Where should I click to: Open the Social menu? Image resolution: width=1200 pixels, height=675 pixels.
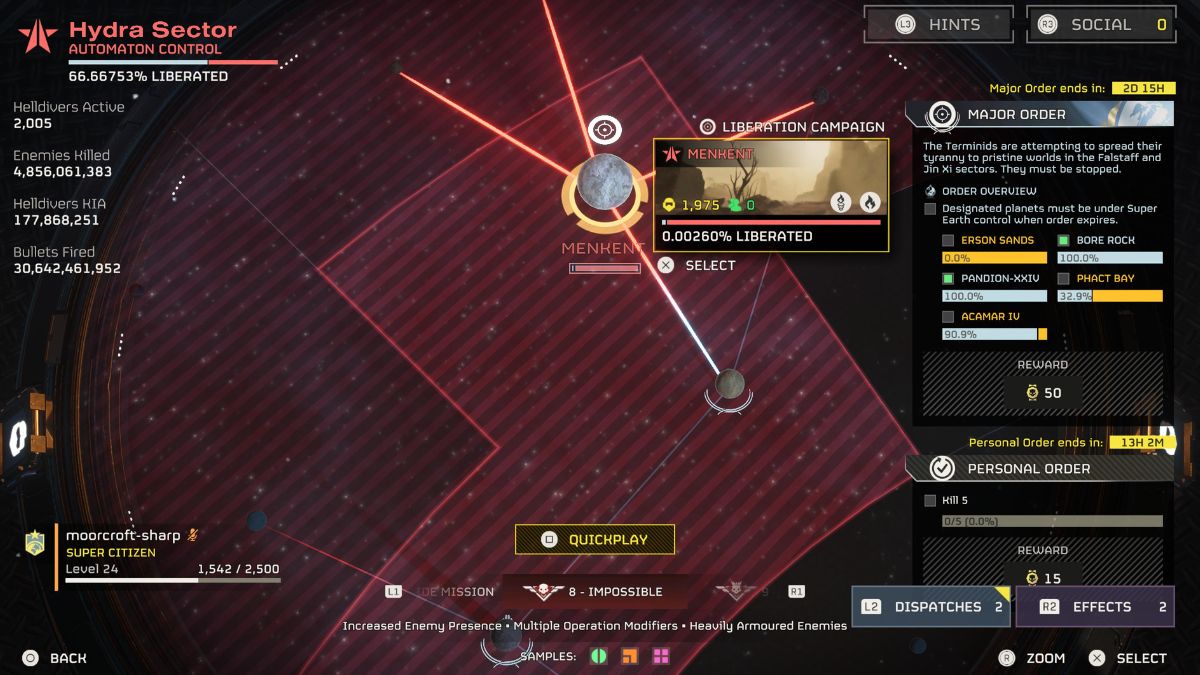(x=1100, y=25)
